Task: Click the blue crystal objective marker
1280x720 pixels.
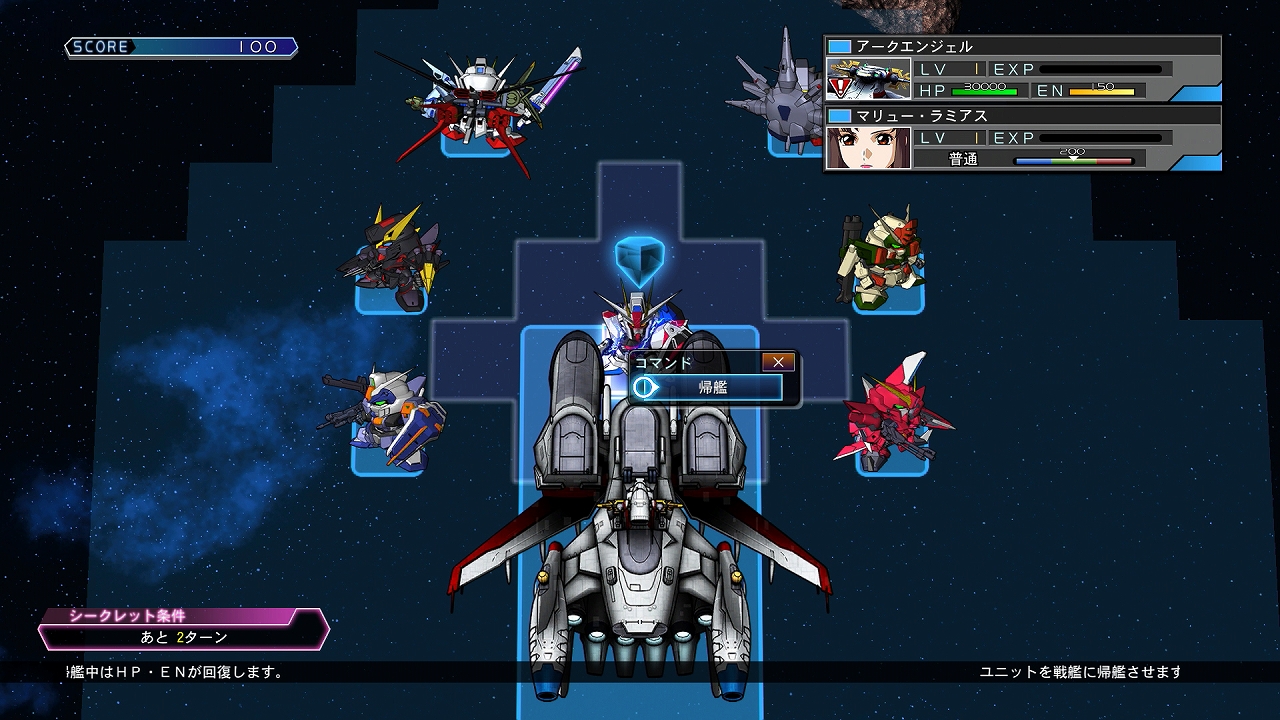Action: pyautogui.click(x=640, y=257)
